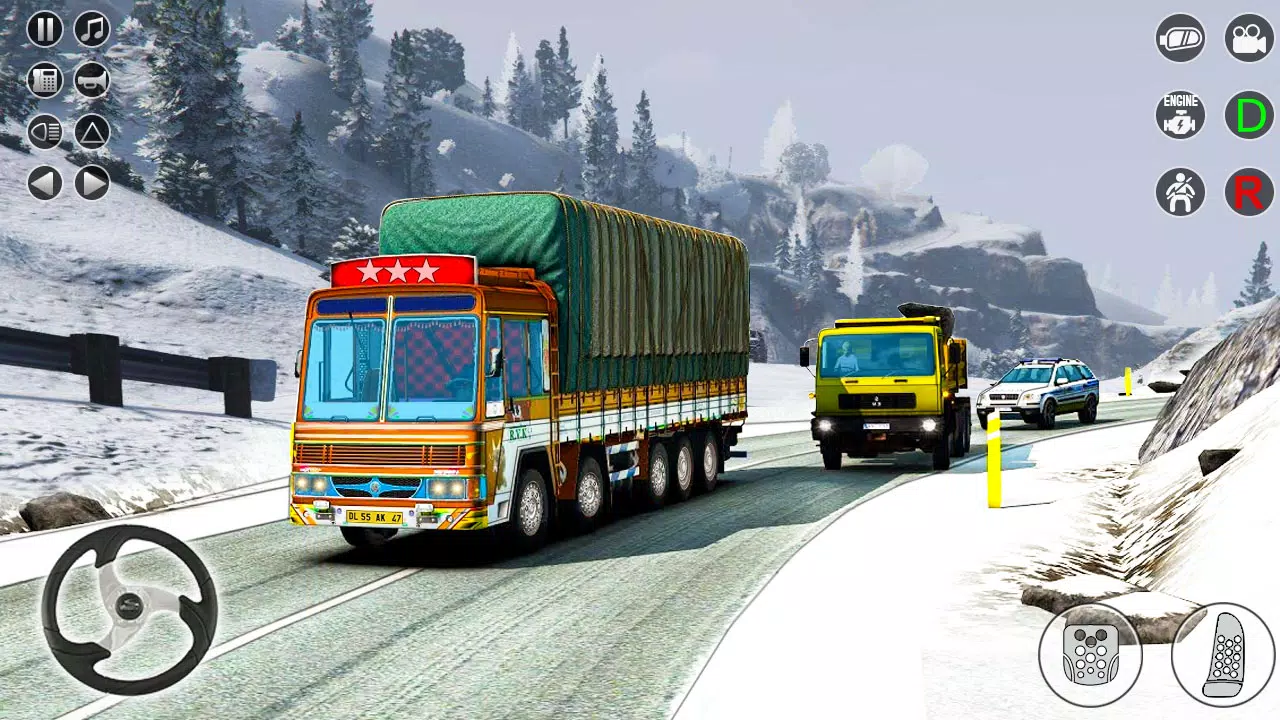The image size is (1280, 720).
Task: Shift into Drive with the D button
Action: click(1249, 116)
